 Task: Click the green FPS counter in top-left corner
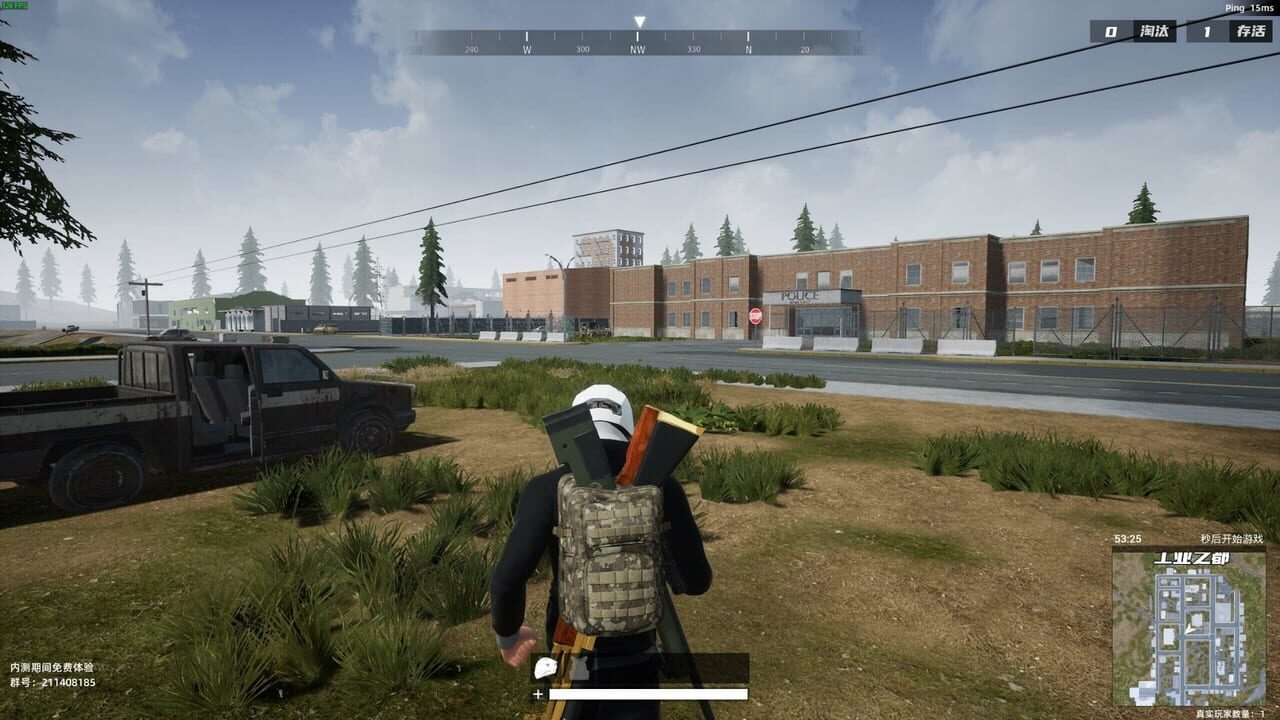[16, 6]
